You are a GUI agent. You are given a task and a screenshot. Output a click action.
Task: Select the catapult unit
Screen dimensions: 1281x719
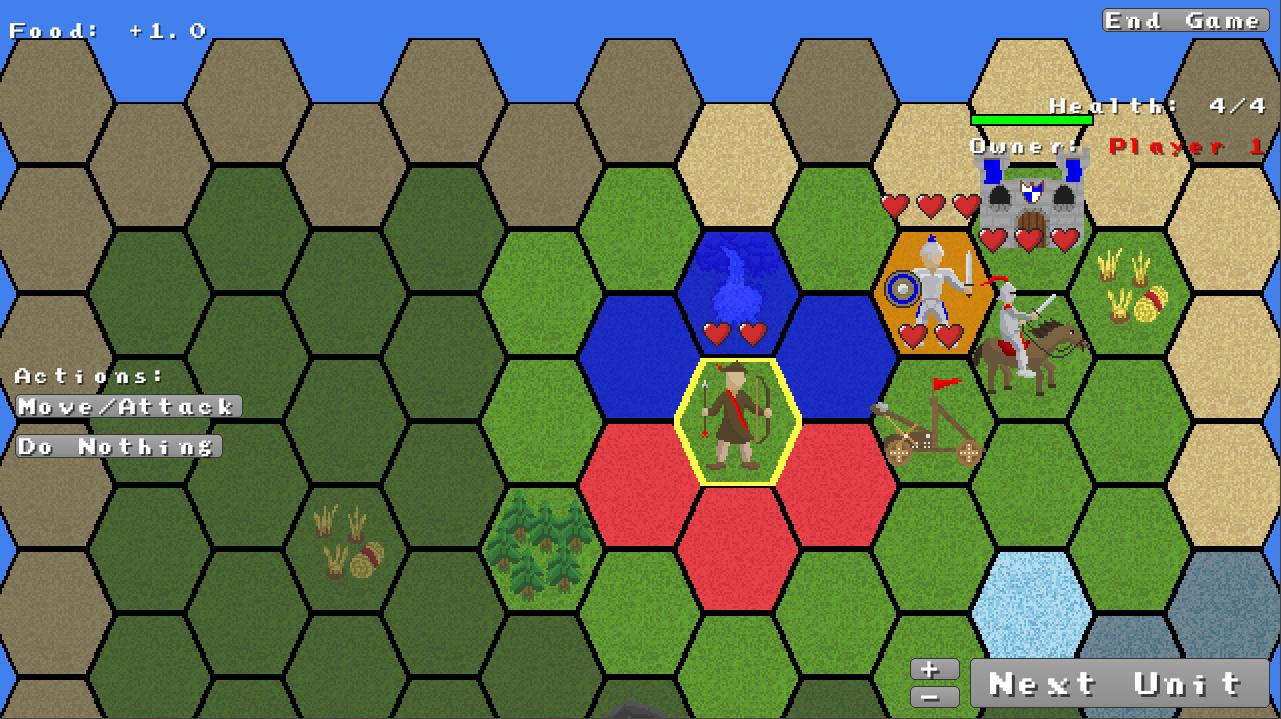point(930,425)
